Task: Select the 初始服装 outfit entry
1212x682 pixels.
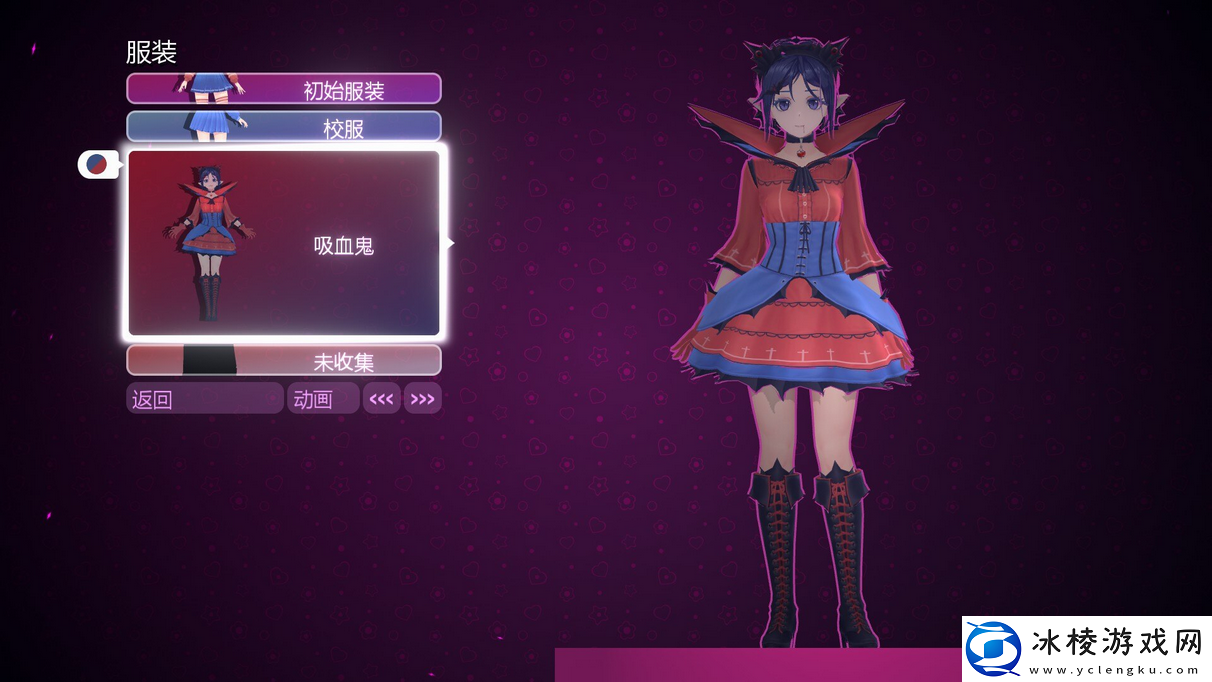Action: pyautogui.click(x=284, y=89)
